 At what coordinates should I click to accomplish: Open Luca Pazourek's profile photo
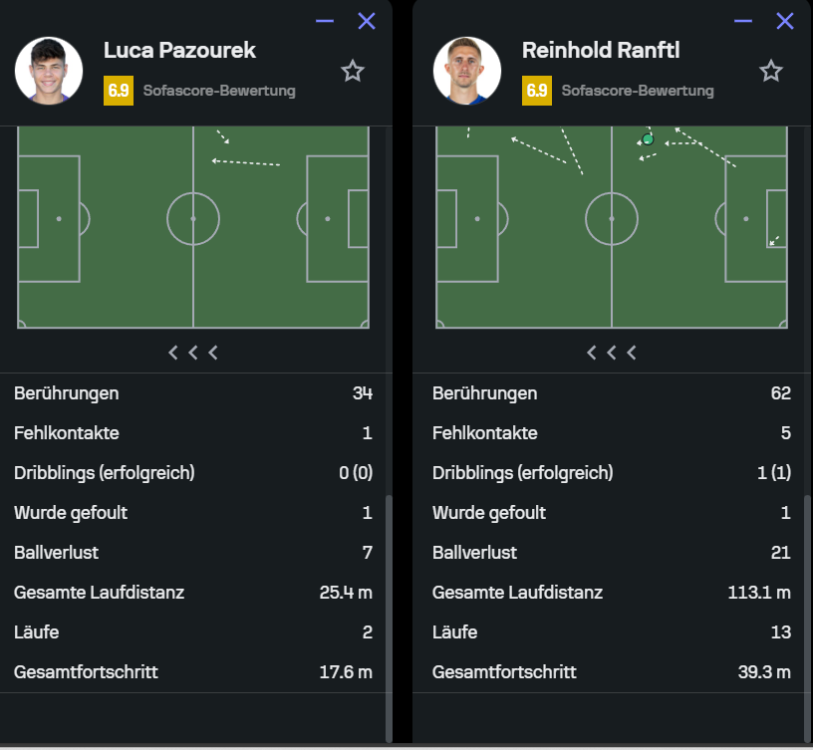(x=49, y=71)
